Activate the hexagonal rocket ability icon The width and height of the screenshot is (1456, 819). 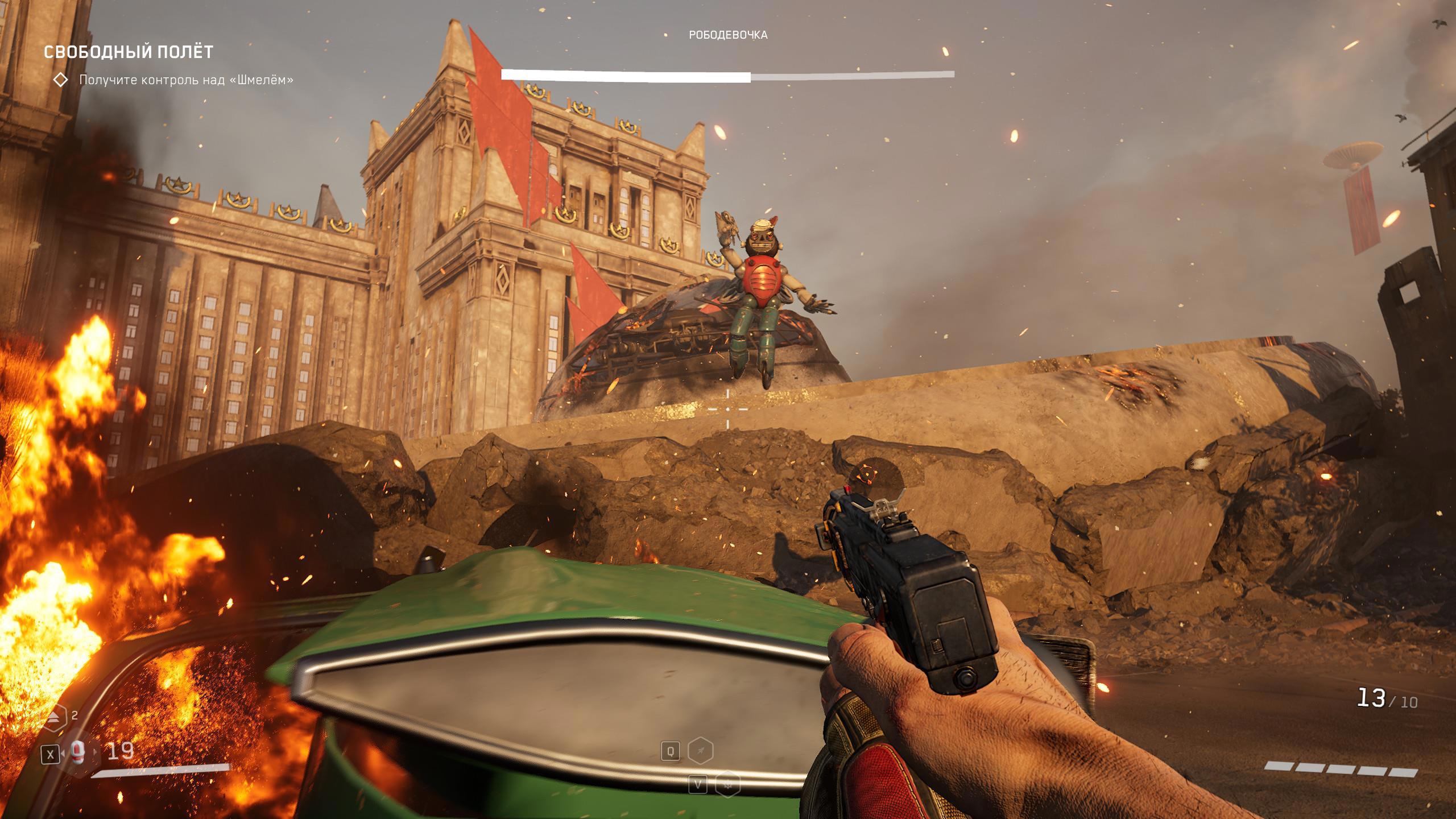point(701,751)
